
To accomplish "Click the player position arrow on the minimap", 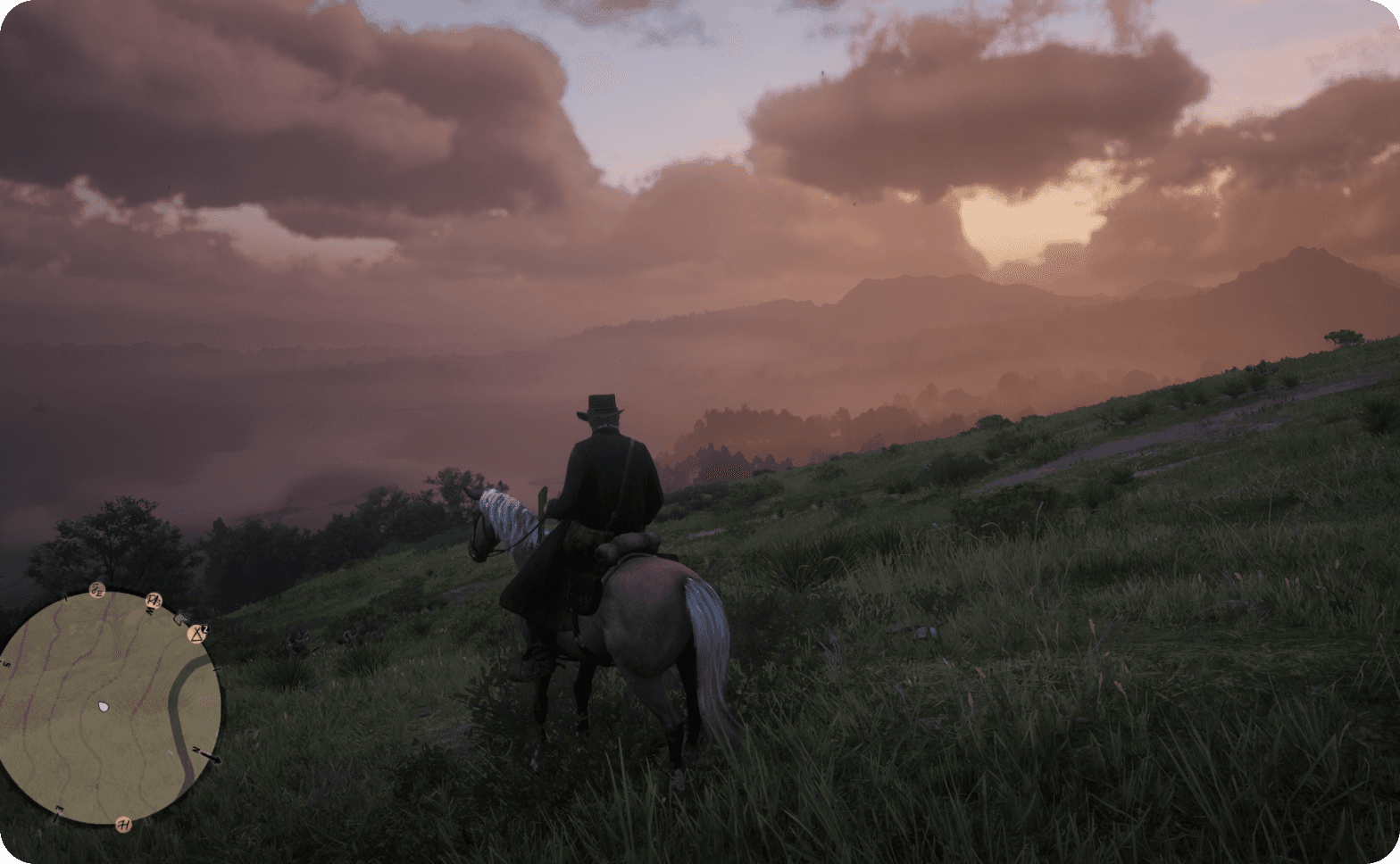I will (x=104, y=706).
